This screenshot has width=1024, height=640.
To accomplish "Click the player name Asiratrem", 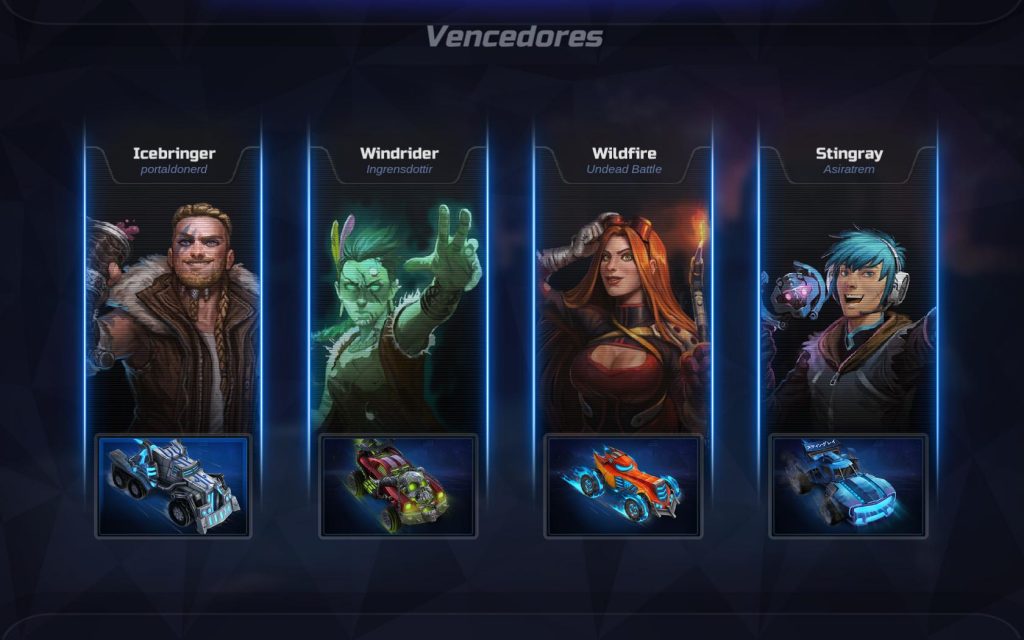I will click(x=848, y=170).
